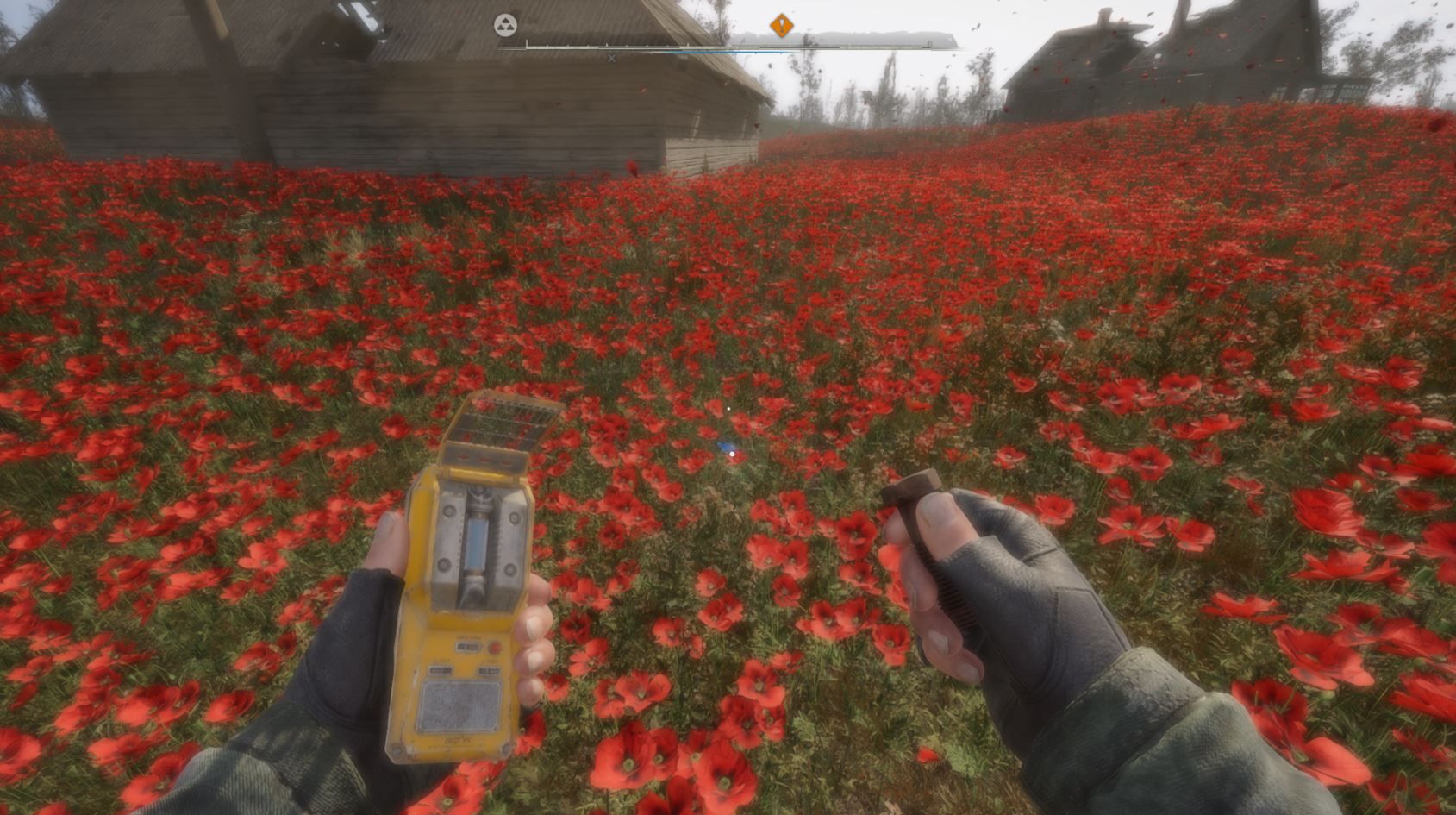Toggle the detector's left indicator switch
Viewport: 1456px width, 815px height.
point(441,669)
